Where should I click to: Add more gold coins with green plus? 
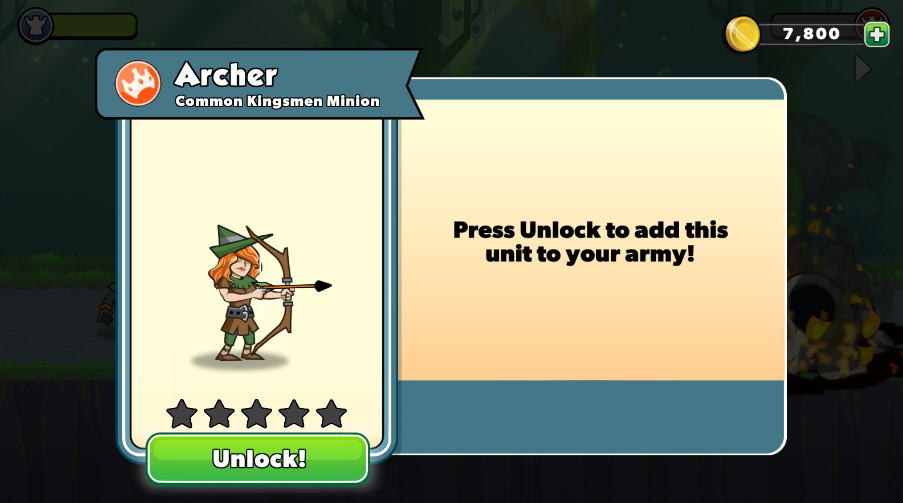876,34
